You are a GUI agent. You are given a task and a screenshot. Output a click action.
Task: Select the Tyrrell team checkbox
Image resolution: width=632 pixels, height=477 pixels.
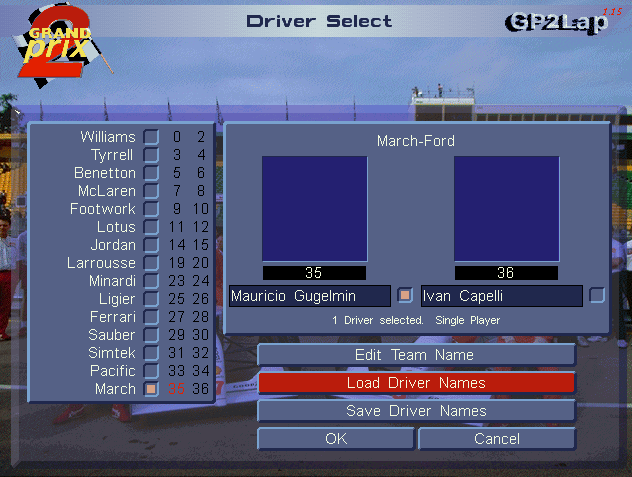click(150, 155)
